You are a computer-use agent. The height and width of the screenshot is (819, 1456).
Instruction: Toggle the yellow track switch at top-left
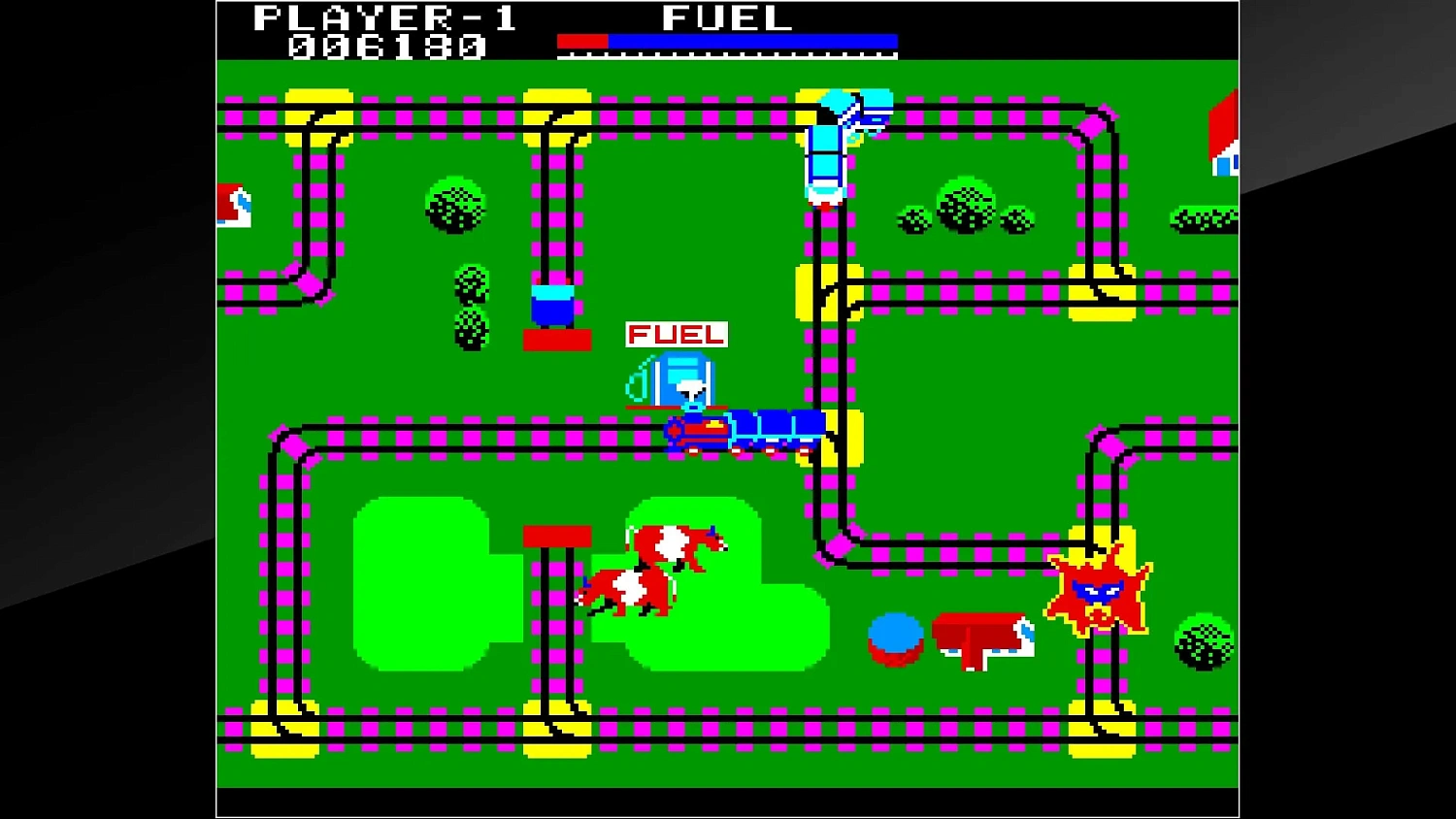[x=318, y=116]
